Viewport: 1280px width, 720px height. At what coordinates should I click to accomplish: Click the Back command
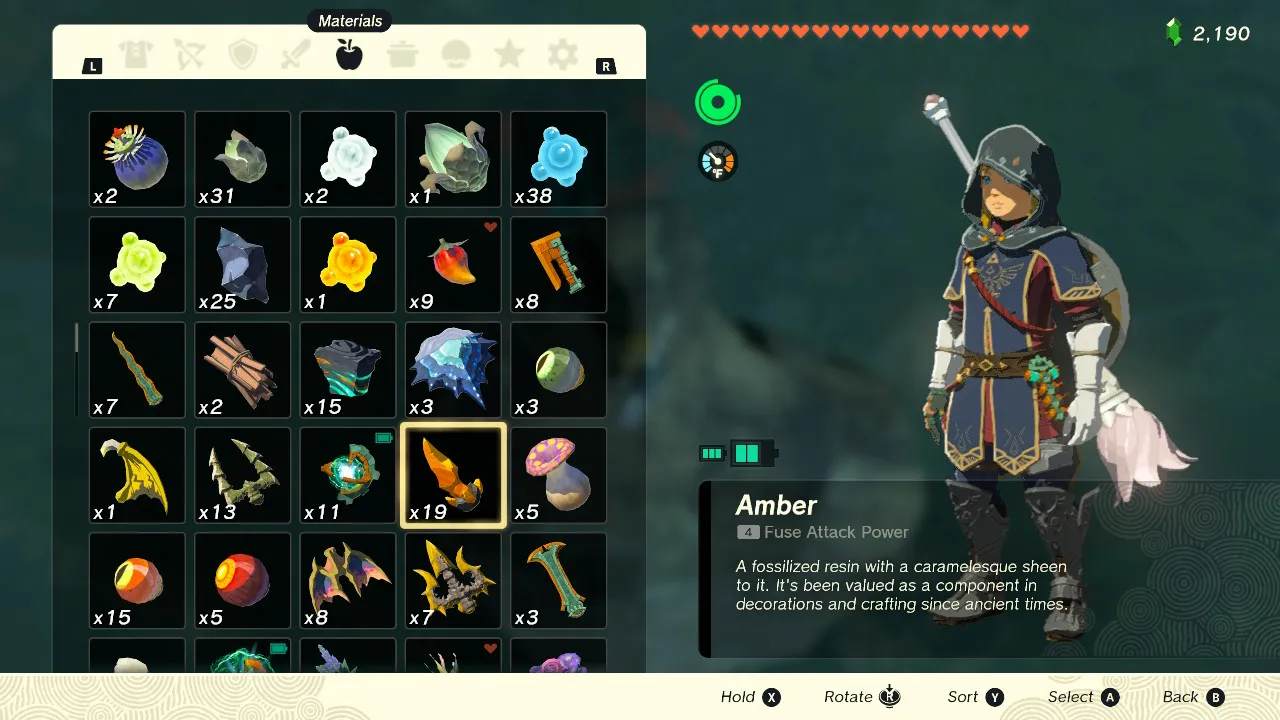tap(1193, 697)
